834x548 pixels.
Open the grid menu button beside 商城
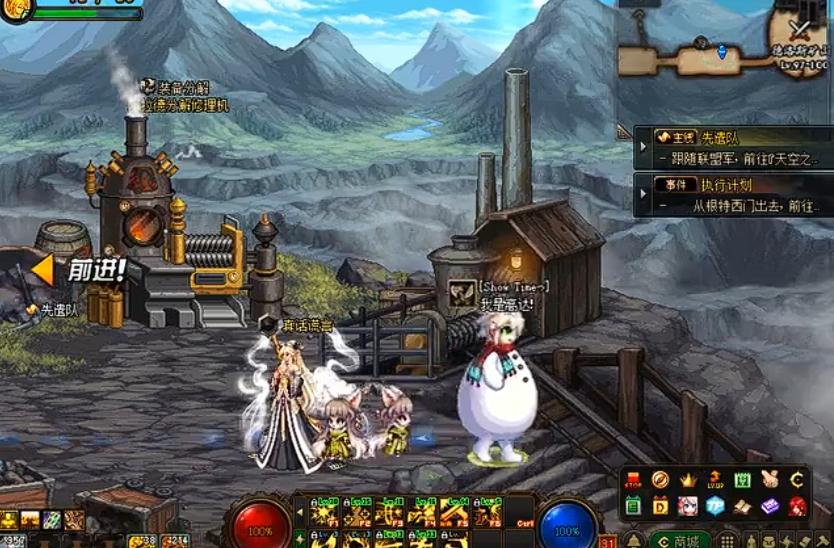(728, 540)
